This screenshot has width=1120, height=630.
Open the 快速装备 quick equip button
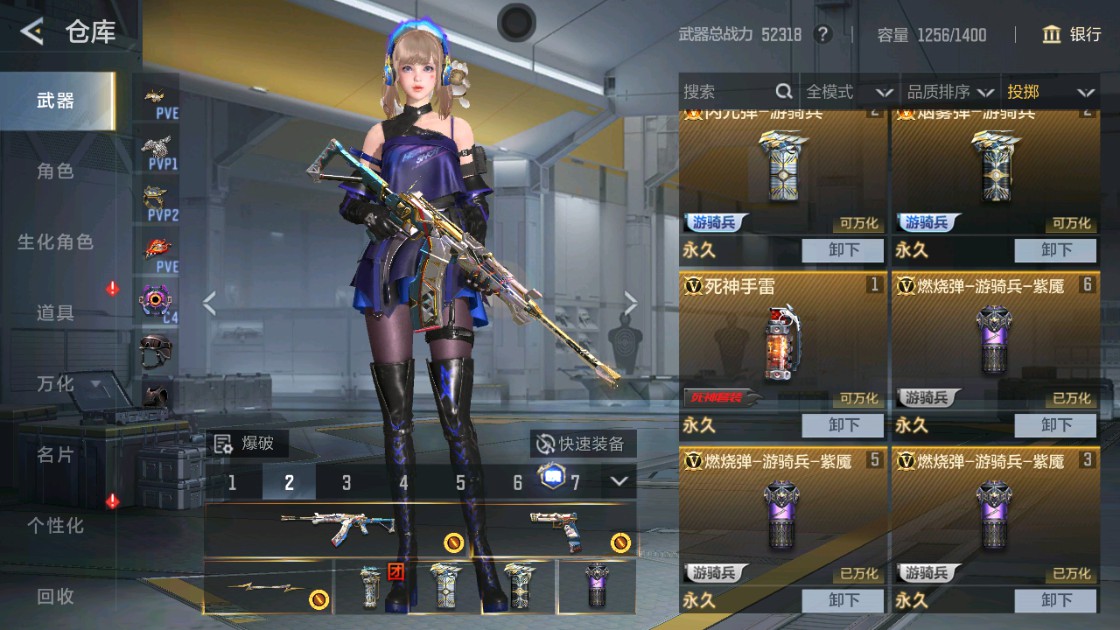point(582,444)
